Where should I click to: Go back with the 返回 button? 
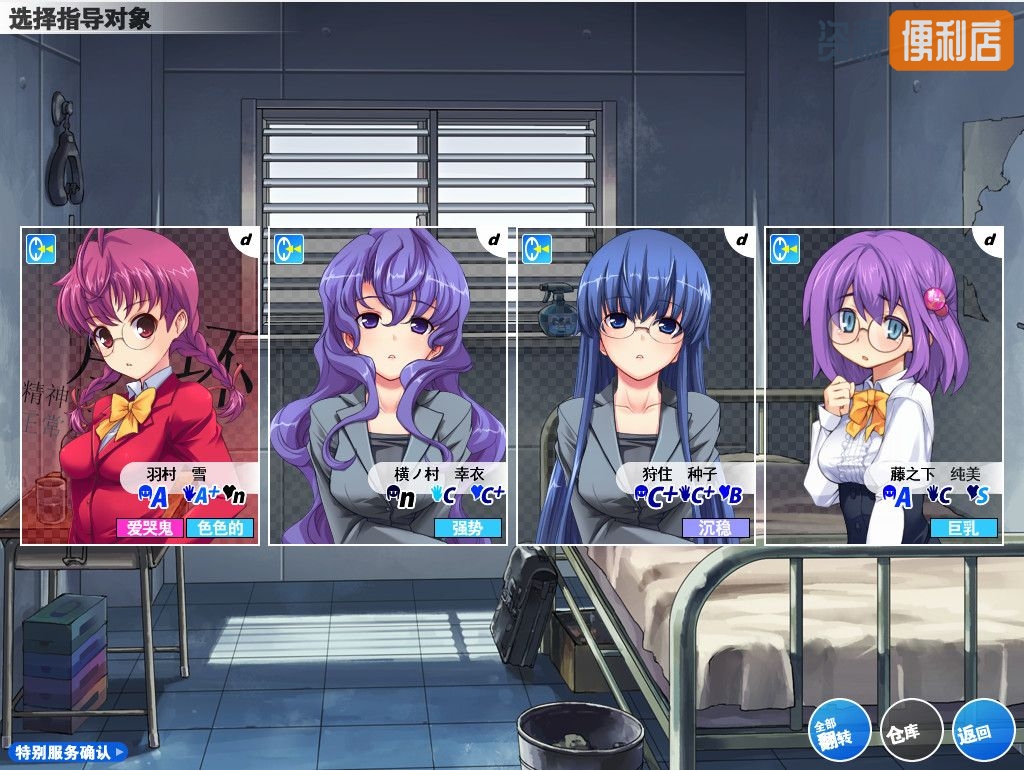pyautogui.click(x=975, y=731)
